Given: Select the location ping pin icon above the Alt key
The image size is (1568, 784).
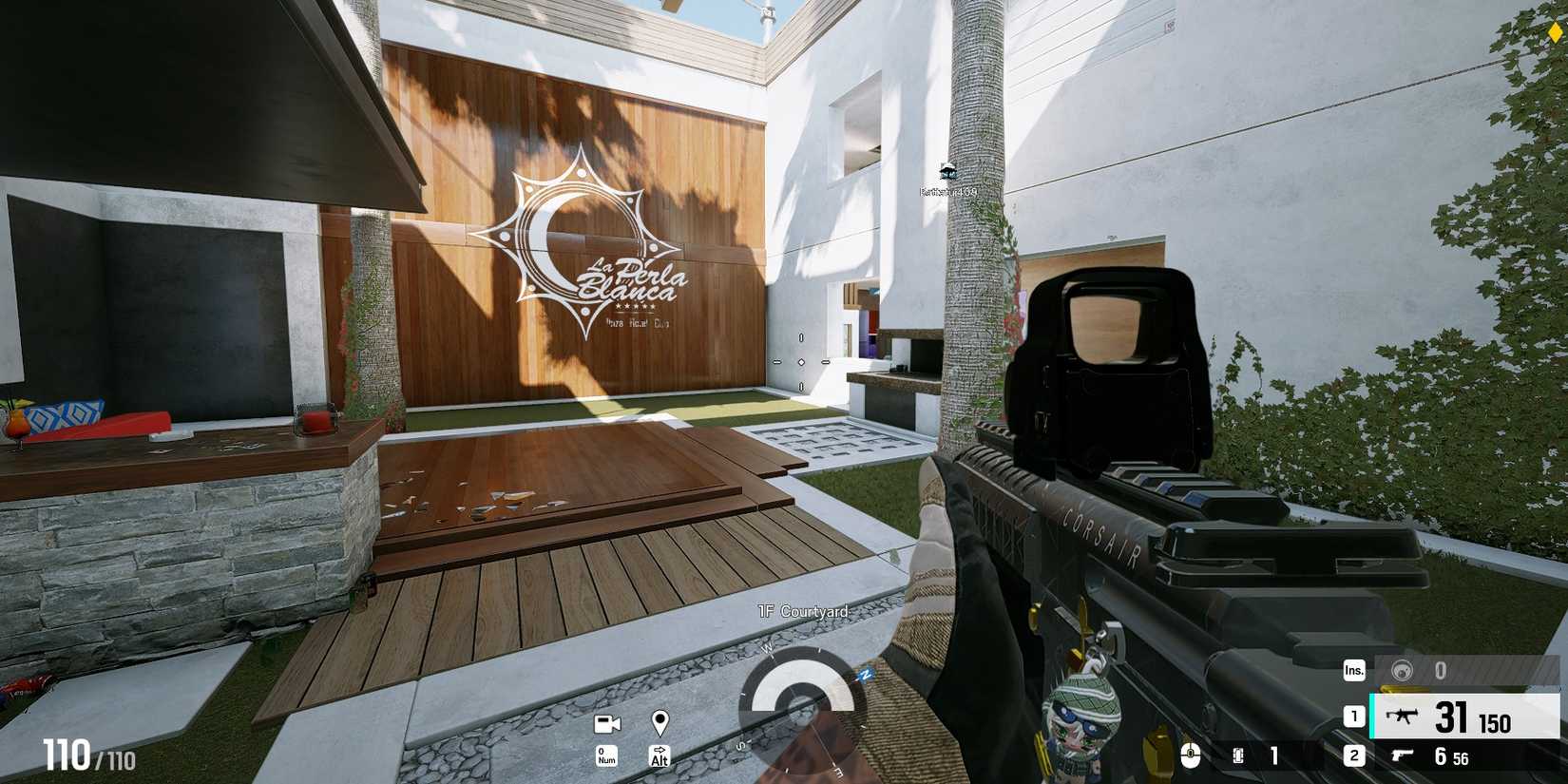Looking at the screenshot, I should pos(660,724).
